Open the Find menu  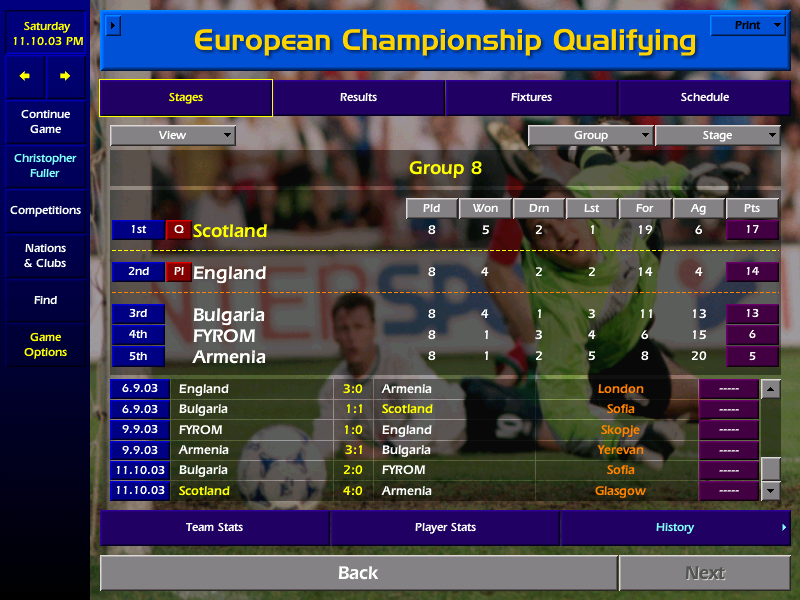pyautogui.click(x=45, y=300)
